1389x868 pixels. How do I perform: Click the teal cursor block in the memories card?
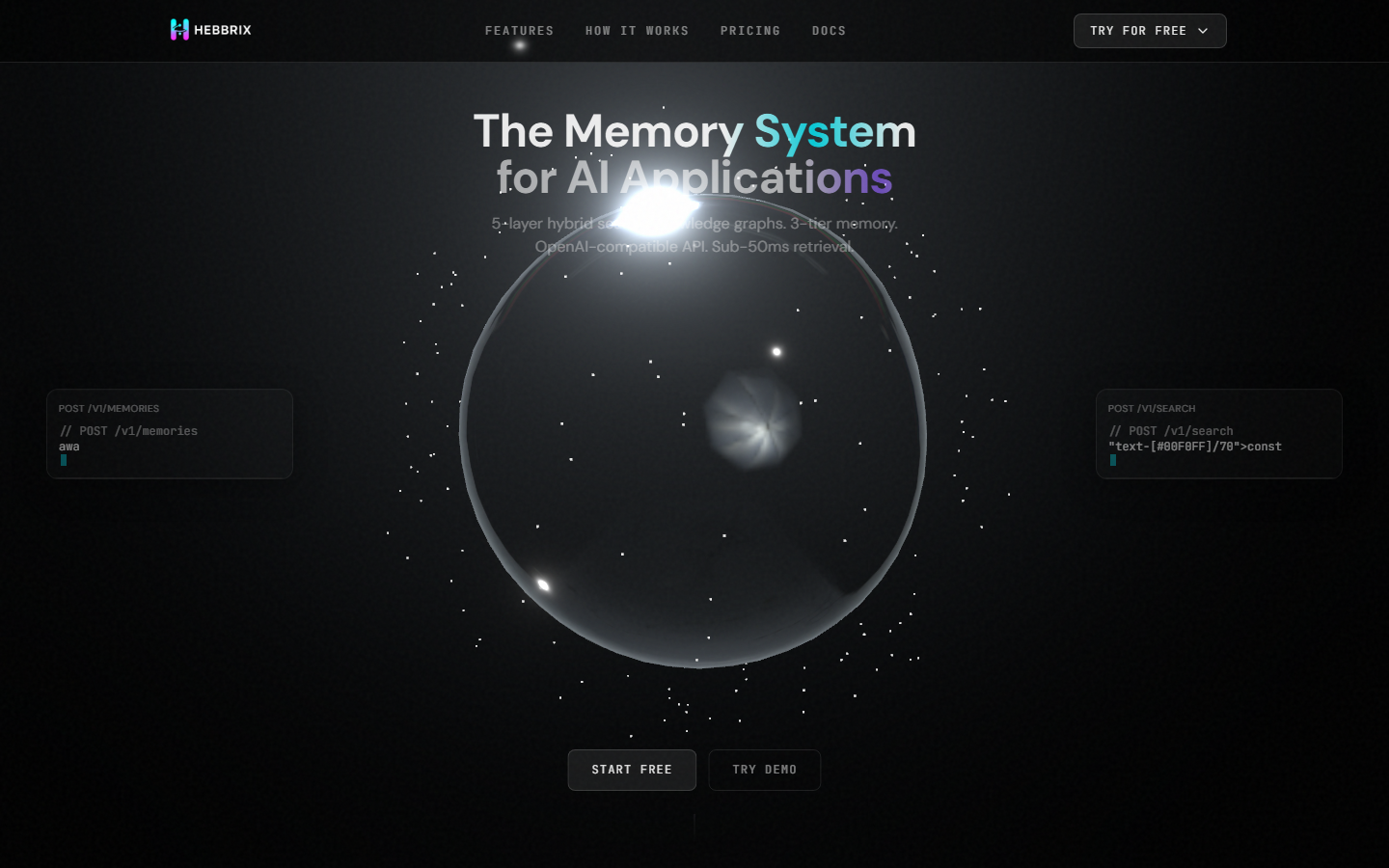coord(64,460)
